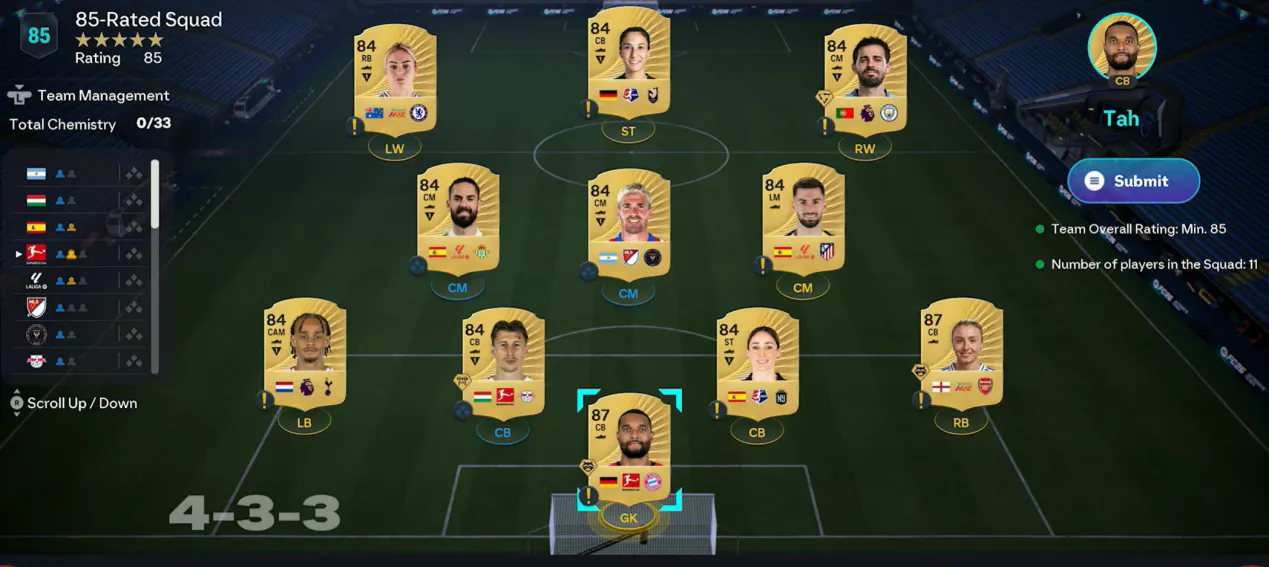The image size is (1269, 567).
Task: Choose the Manchester City card at RW
Action: pos(865,78)
